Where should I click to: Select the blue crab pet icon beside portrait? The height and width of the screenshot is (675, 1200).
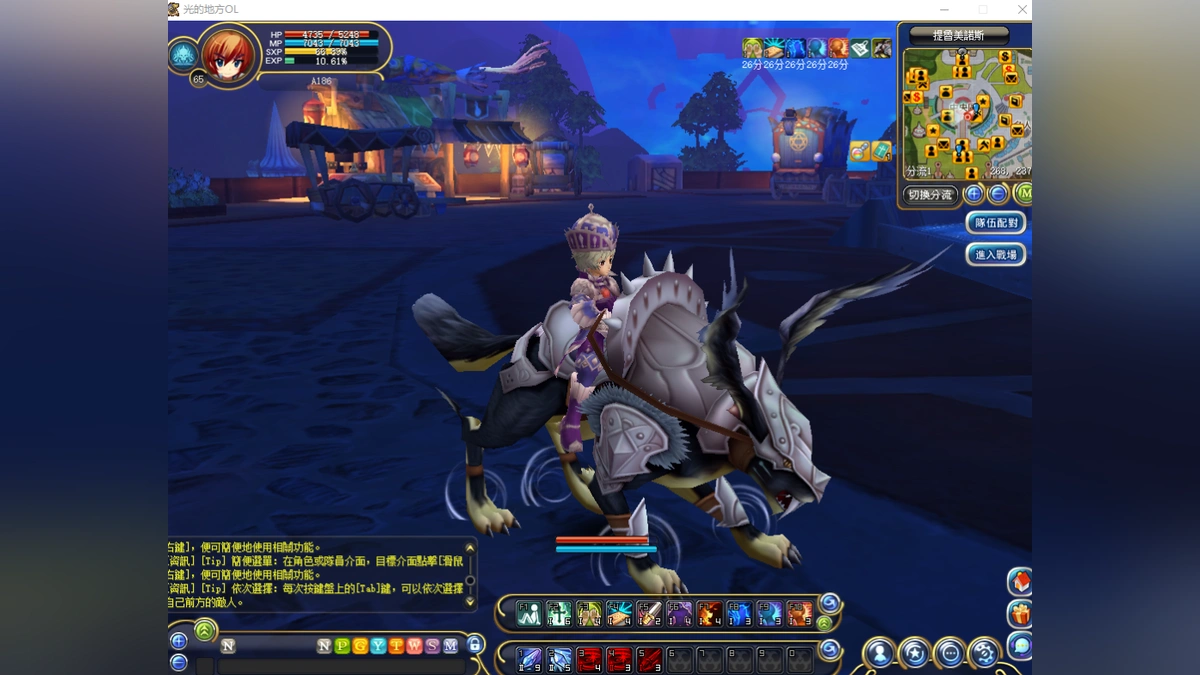tap(183, 55)
